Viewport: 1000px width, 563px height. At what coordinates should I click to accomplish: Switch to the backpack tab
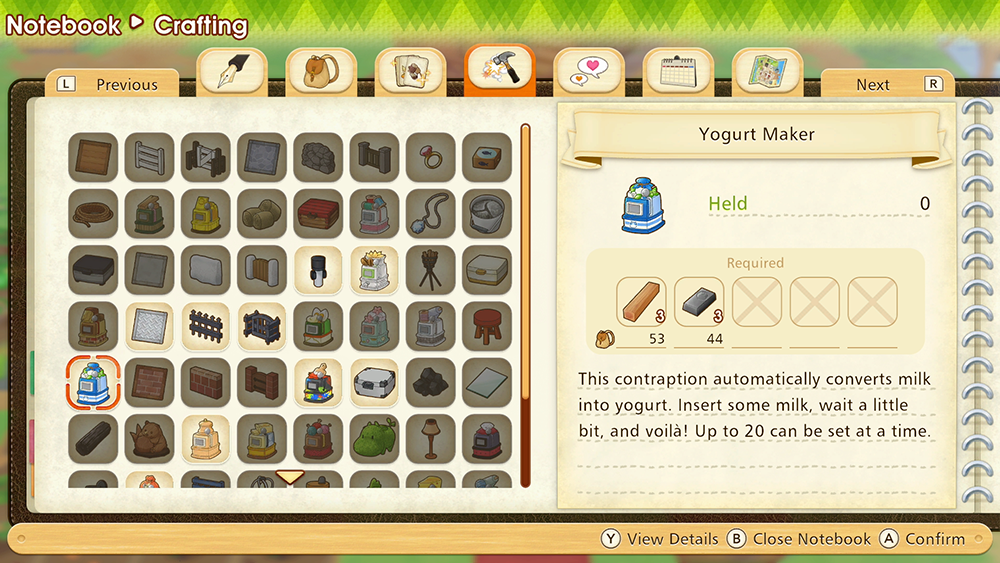click(321, 71)
